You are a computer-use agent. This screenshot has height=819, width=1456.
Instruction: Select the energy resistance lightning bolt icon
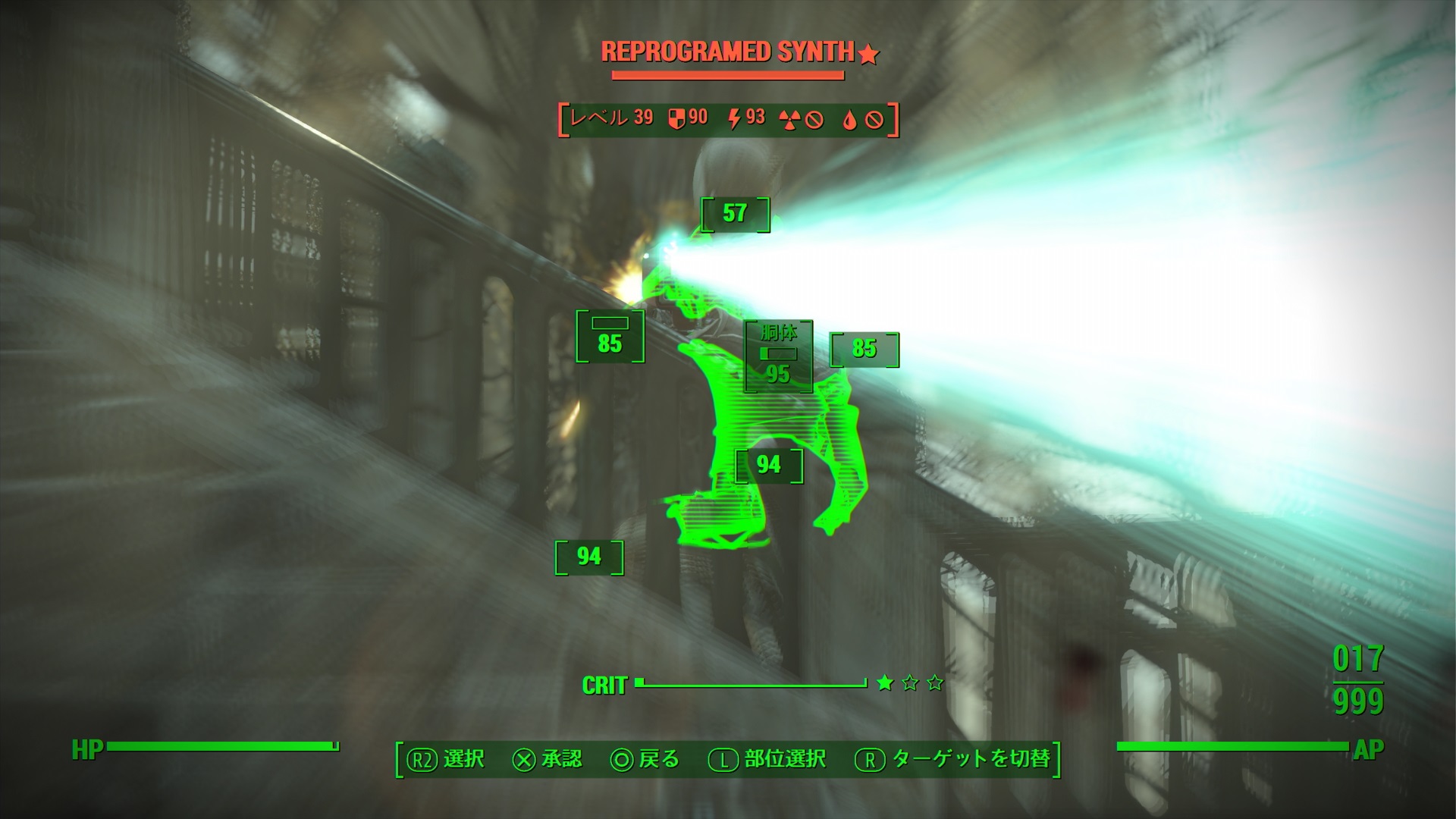tap(734, 118)
